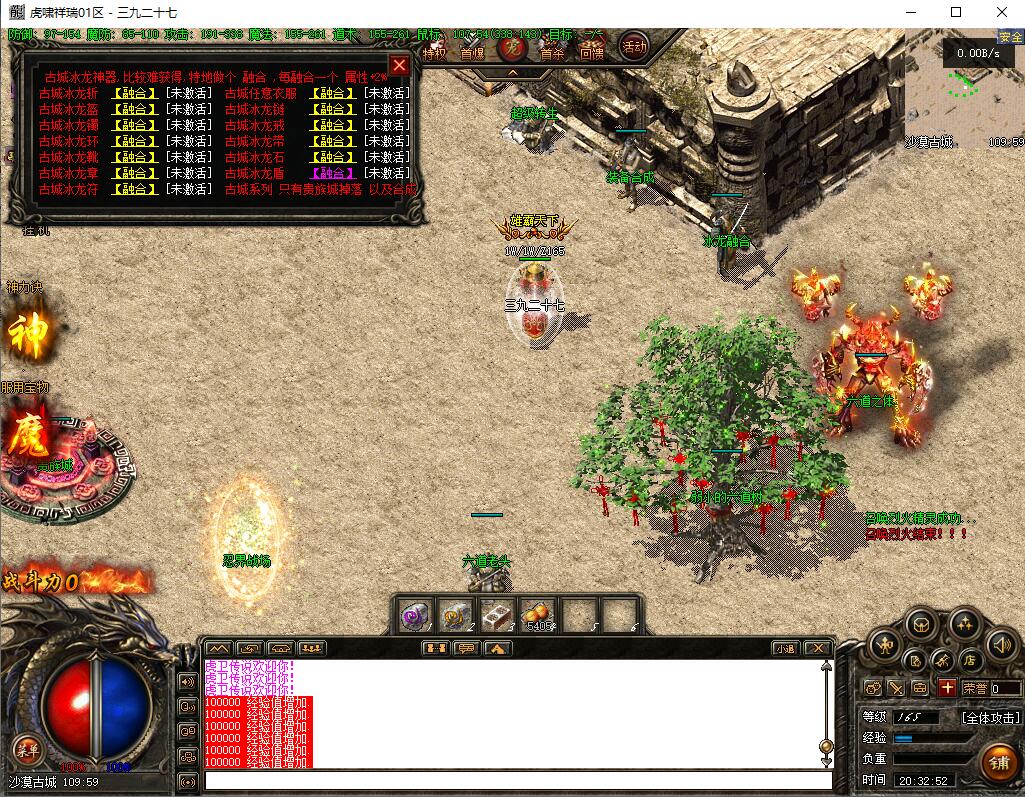Image resolution: width=1025 pixels, height=797 pixels.
Task: Open the 回馈 rewards menu
Action: (x=591, y=53)
